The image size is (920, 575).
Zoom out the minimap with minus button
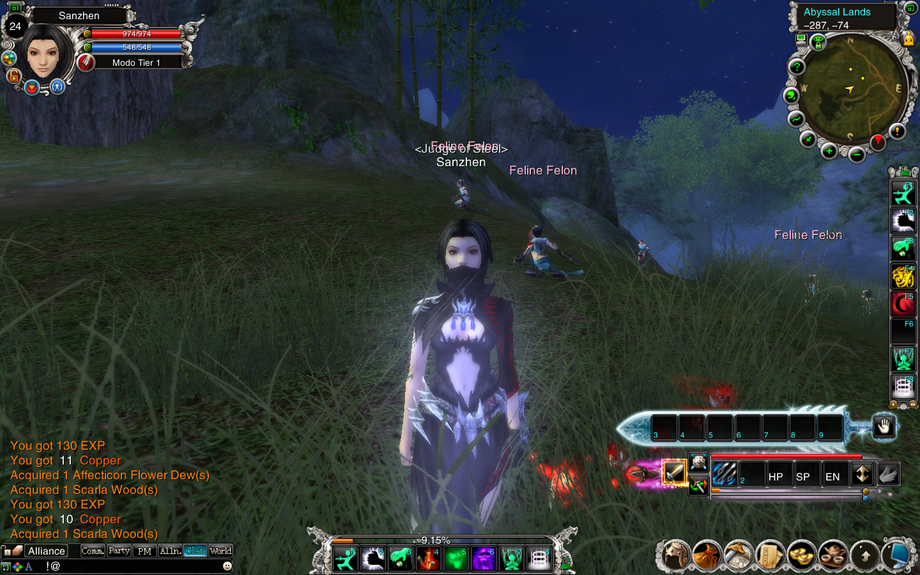click(857, 154)
